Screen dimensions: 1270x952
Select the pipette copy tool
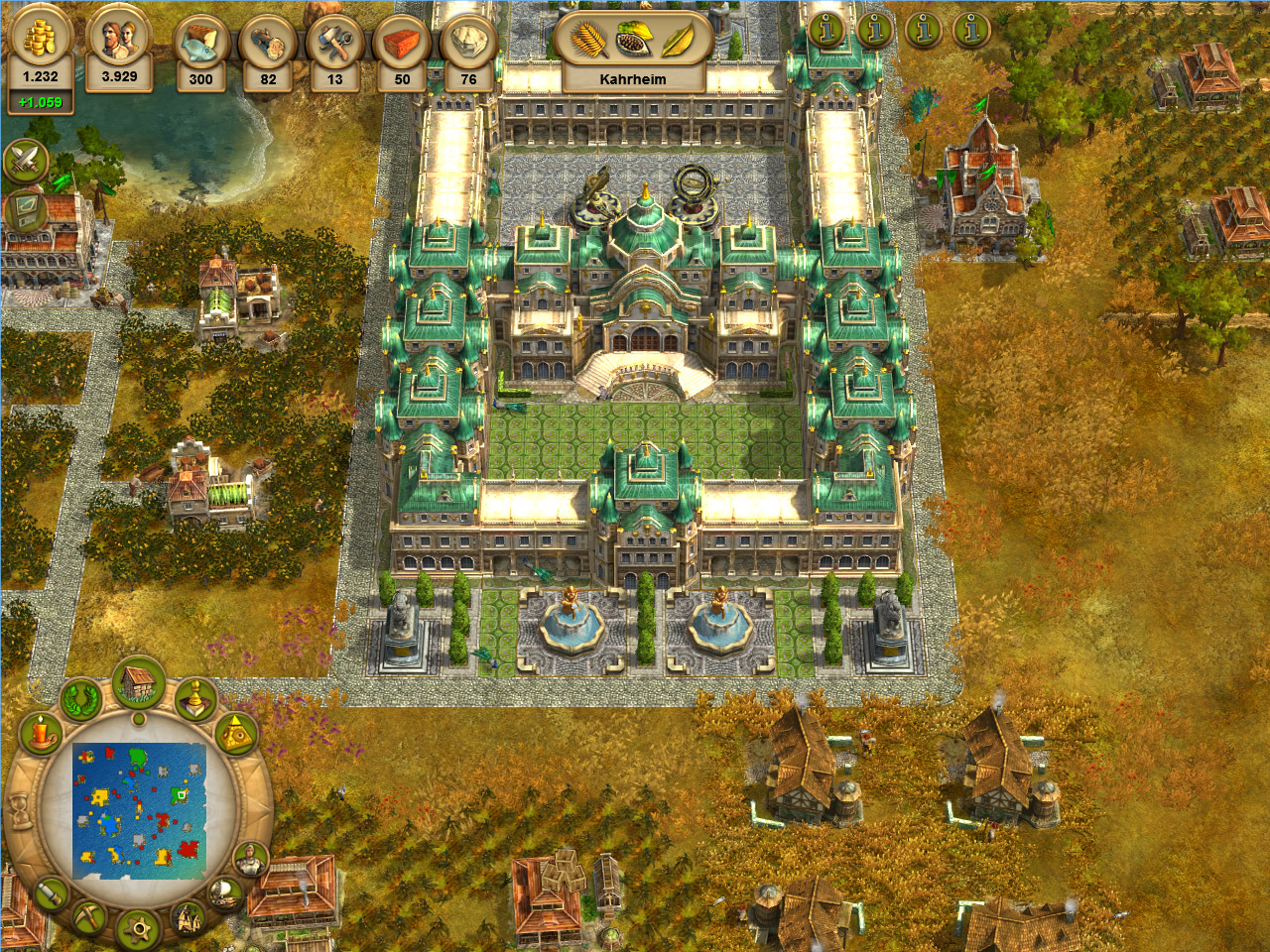pos(50,893)
